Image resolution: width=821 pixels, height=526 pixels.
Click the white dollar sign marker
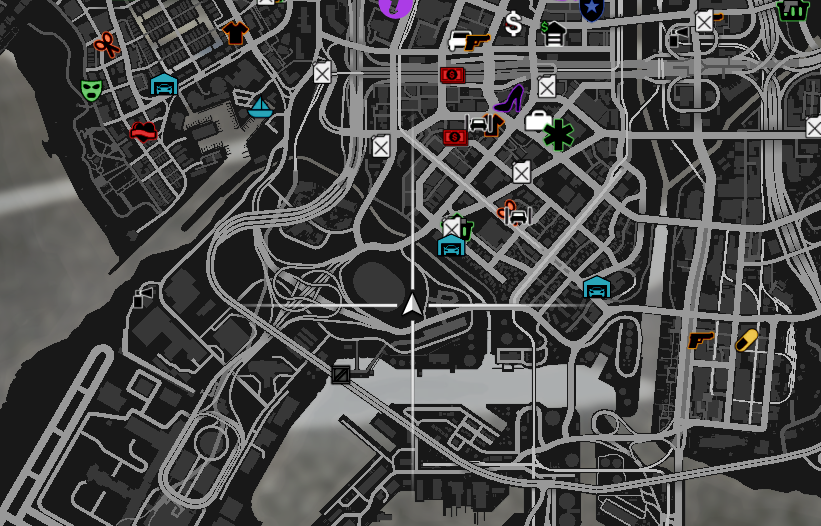(x=514, y=24)
